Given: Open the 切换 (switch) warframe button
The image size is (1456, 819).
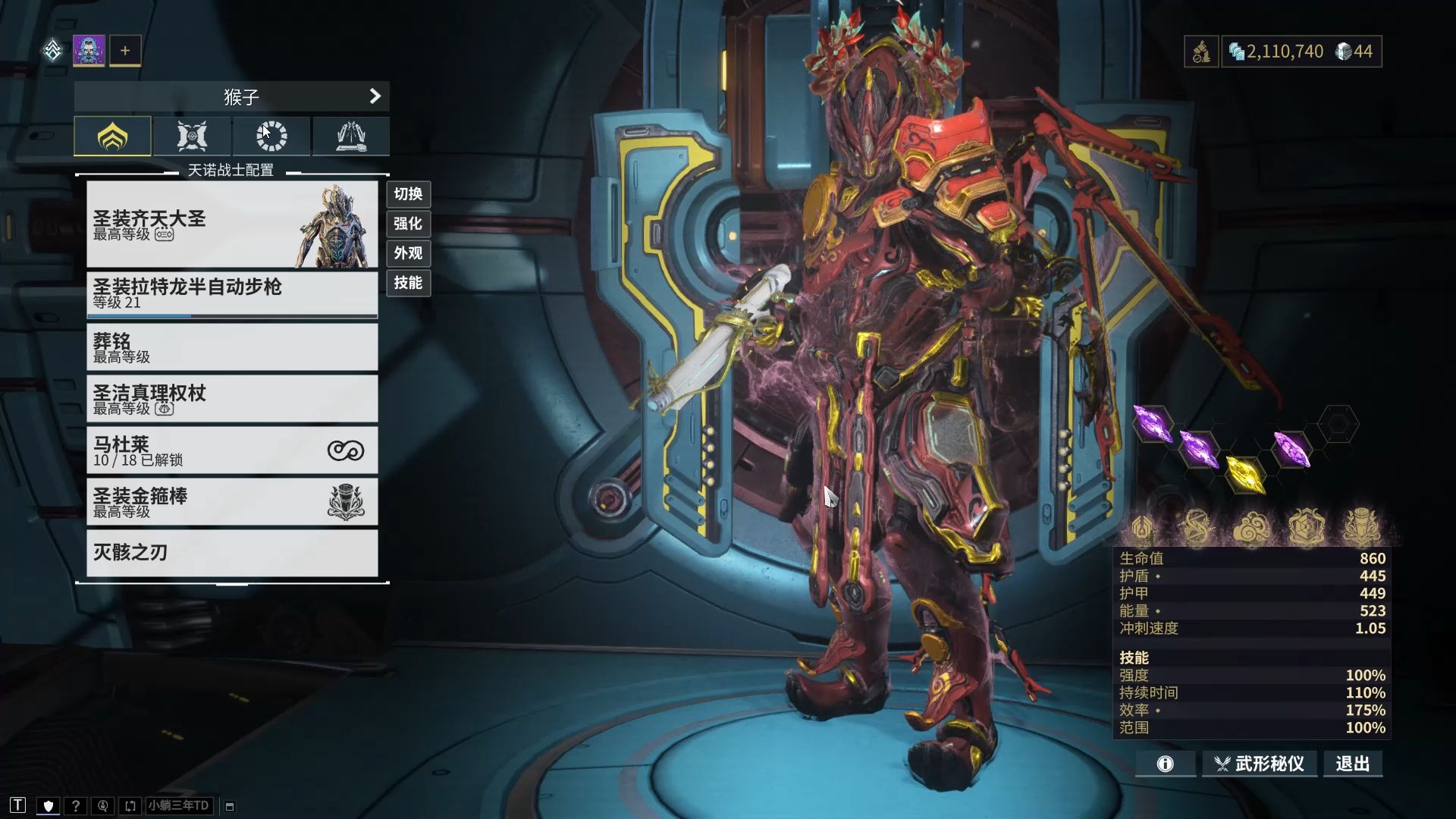Looking at the screenshot, I should pyautogui.click(x=408, y=194).
